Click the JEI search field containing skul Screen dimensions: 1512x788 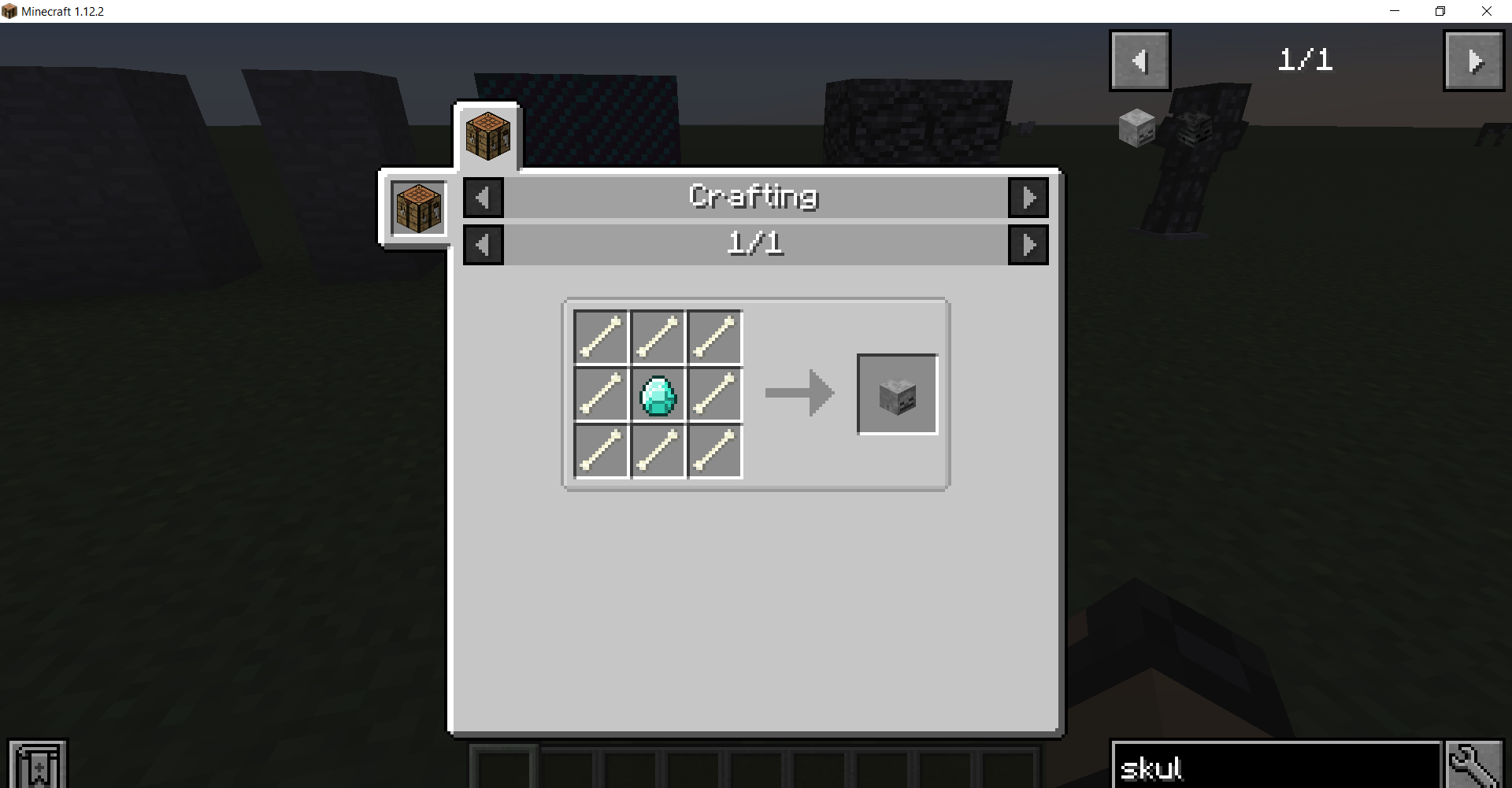coord(1276,765)
